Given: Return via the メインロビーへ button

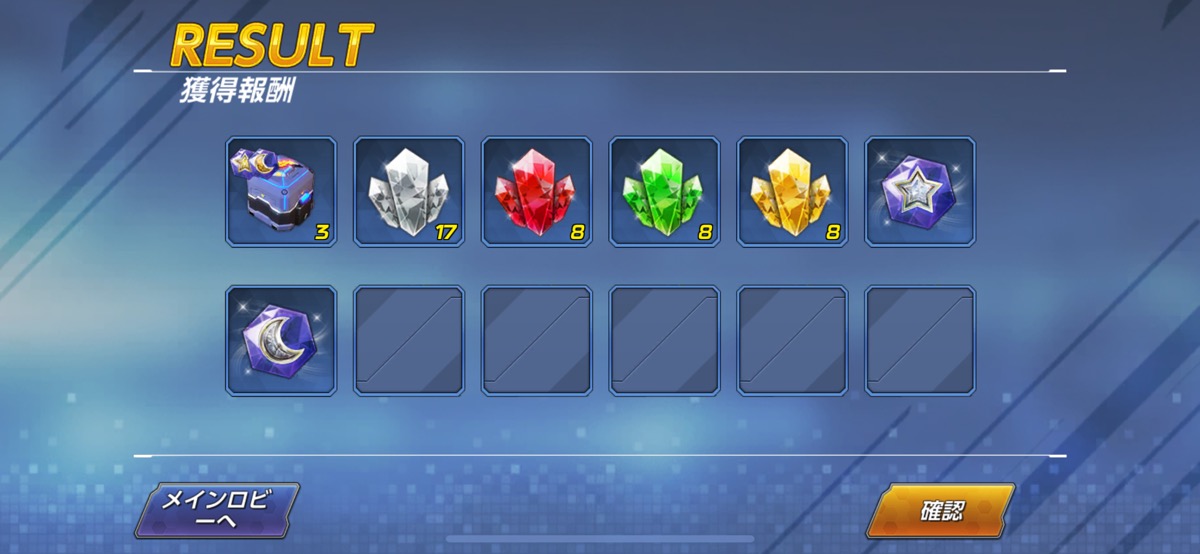Looking at the screenshot, I should tap(218, 511).
